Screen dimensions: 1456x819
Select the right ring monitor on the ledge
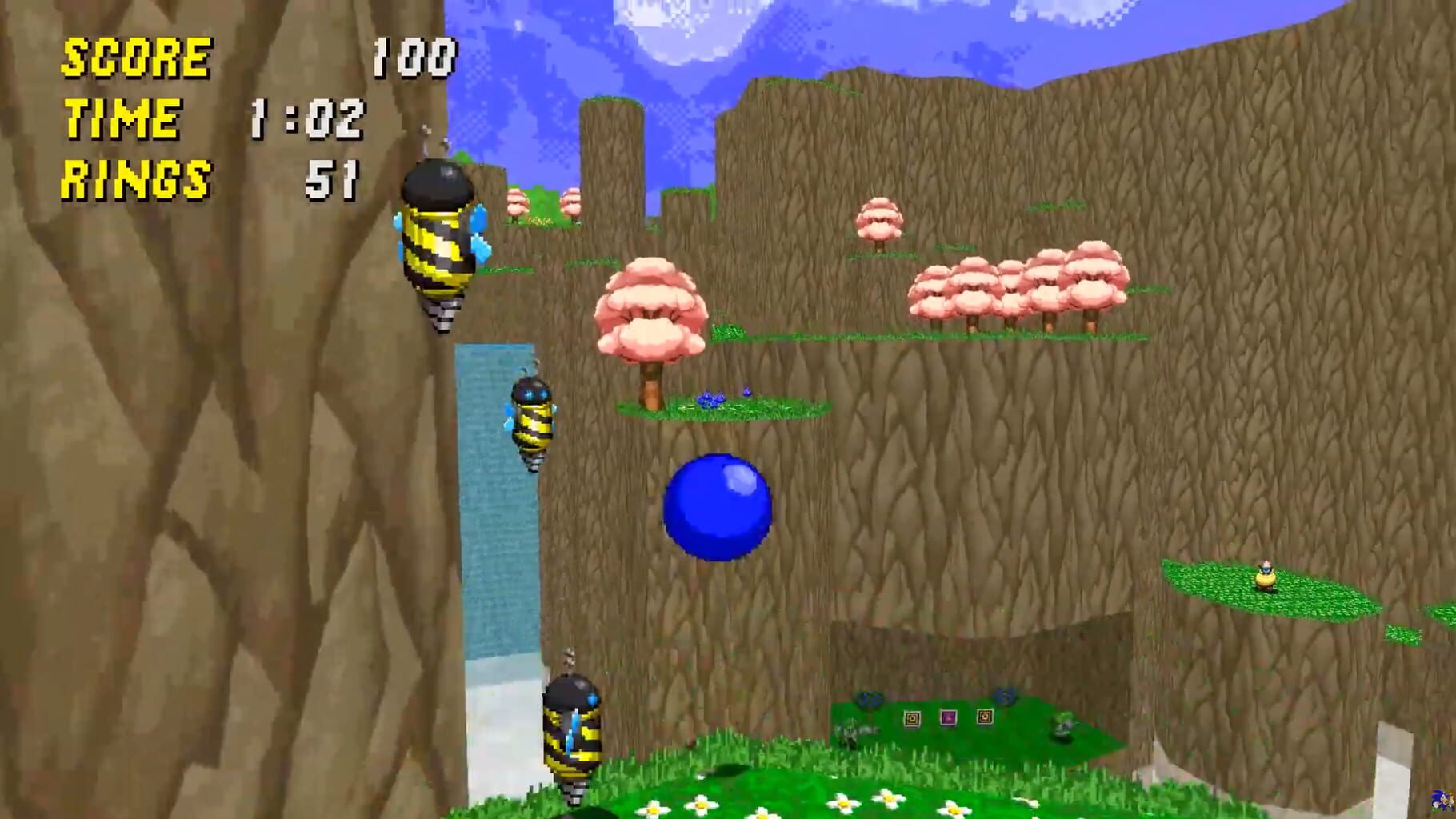(985, 718)
